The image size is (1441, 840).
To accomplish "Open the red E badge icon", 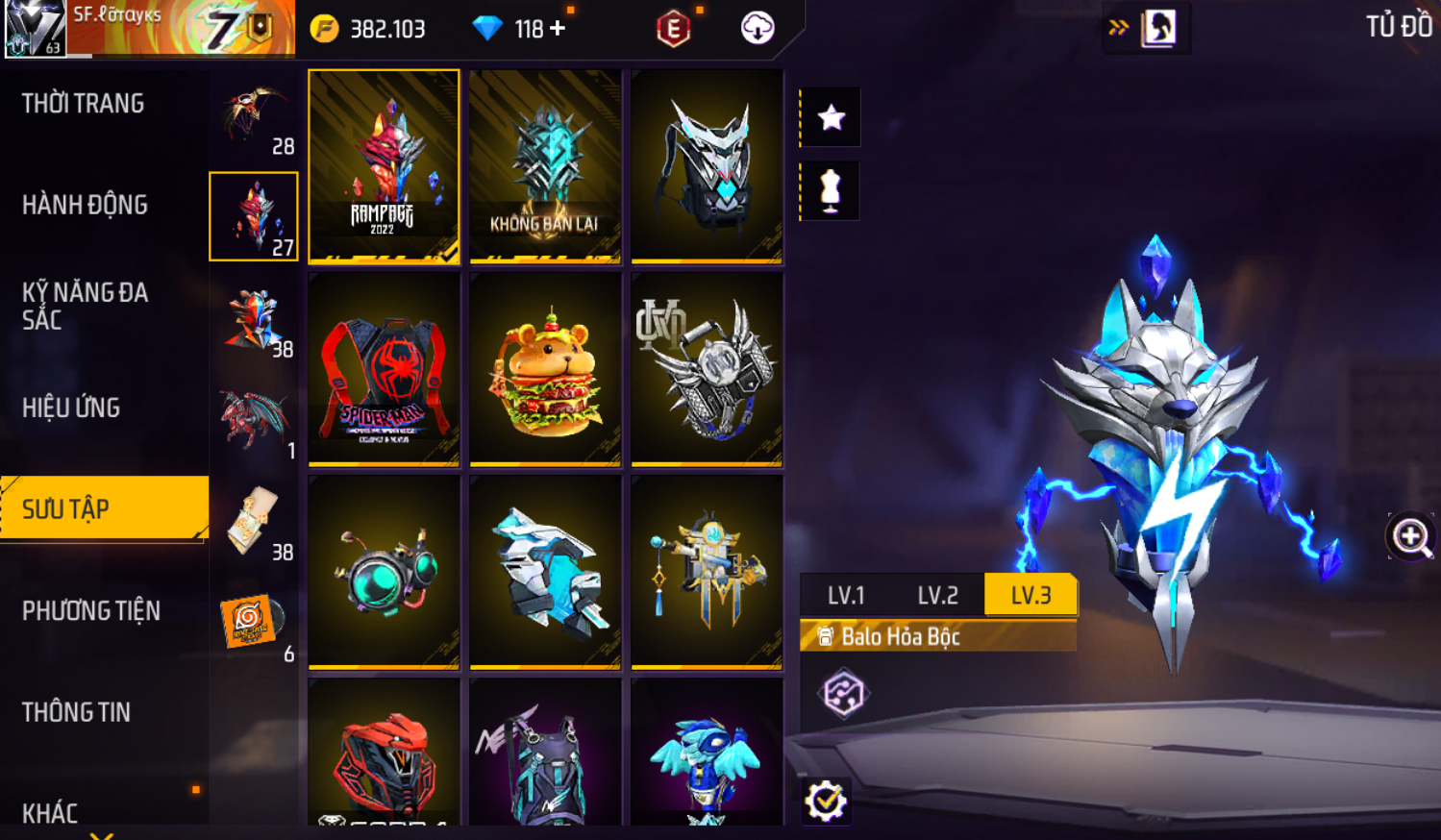I will (673, 30).
